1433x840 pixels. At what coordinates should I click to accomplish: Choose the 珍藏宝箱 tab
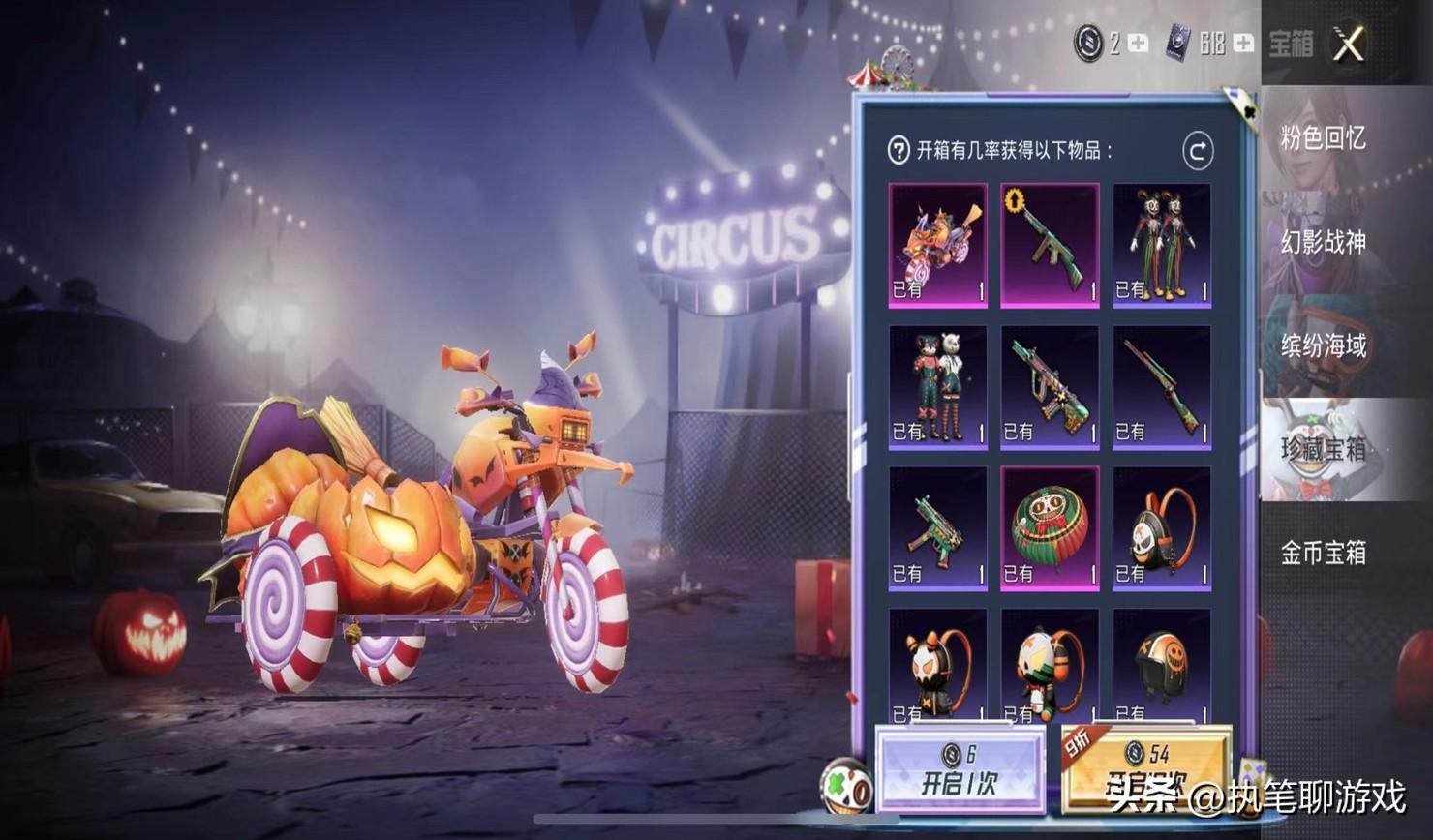[x=1323, y=449]
